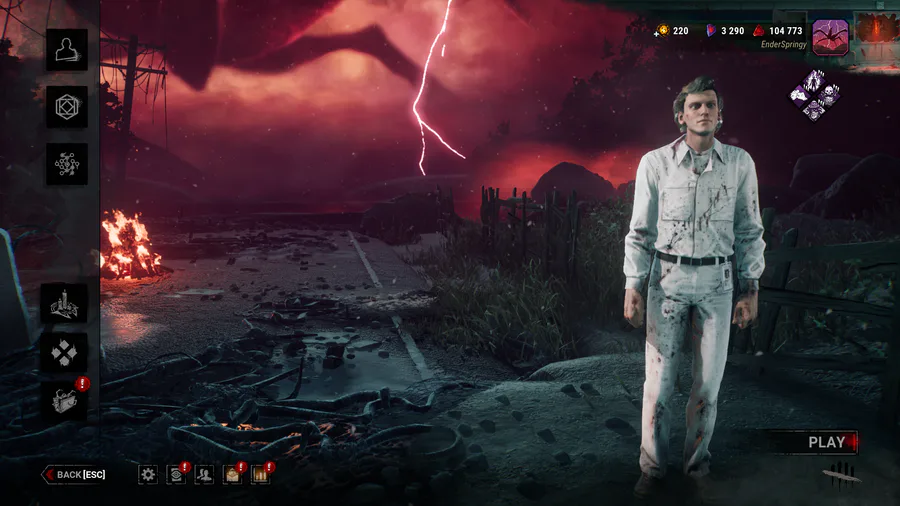Open the friends list icon

click(204, 474)
